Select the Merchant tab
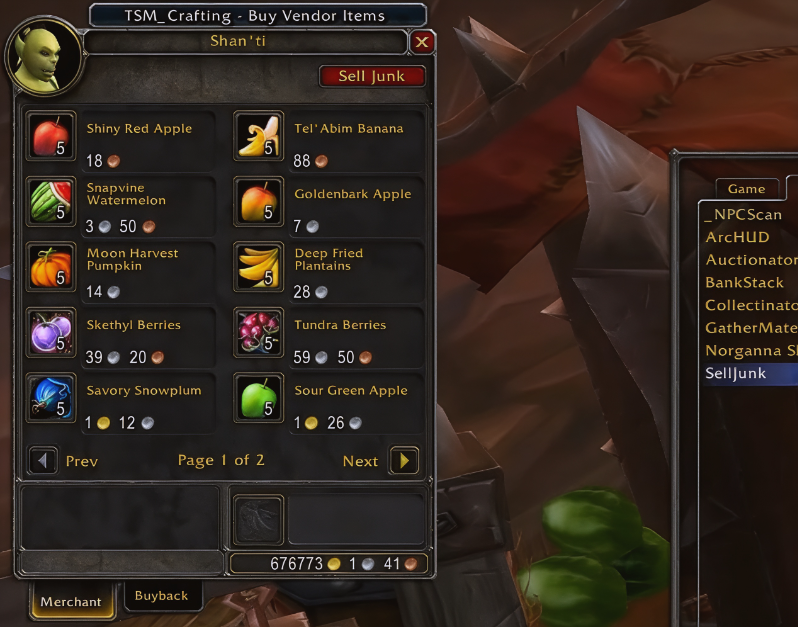798x627 pixels. coord(71,601)
